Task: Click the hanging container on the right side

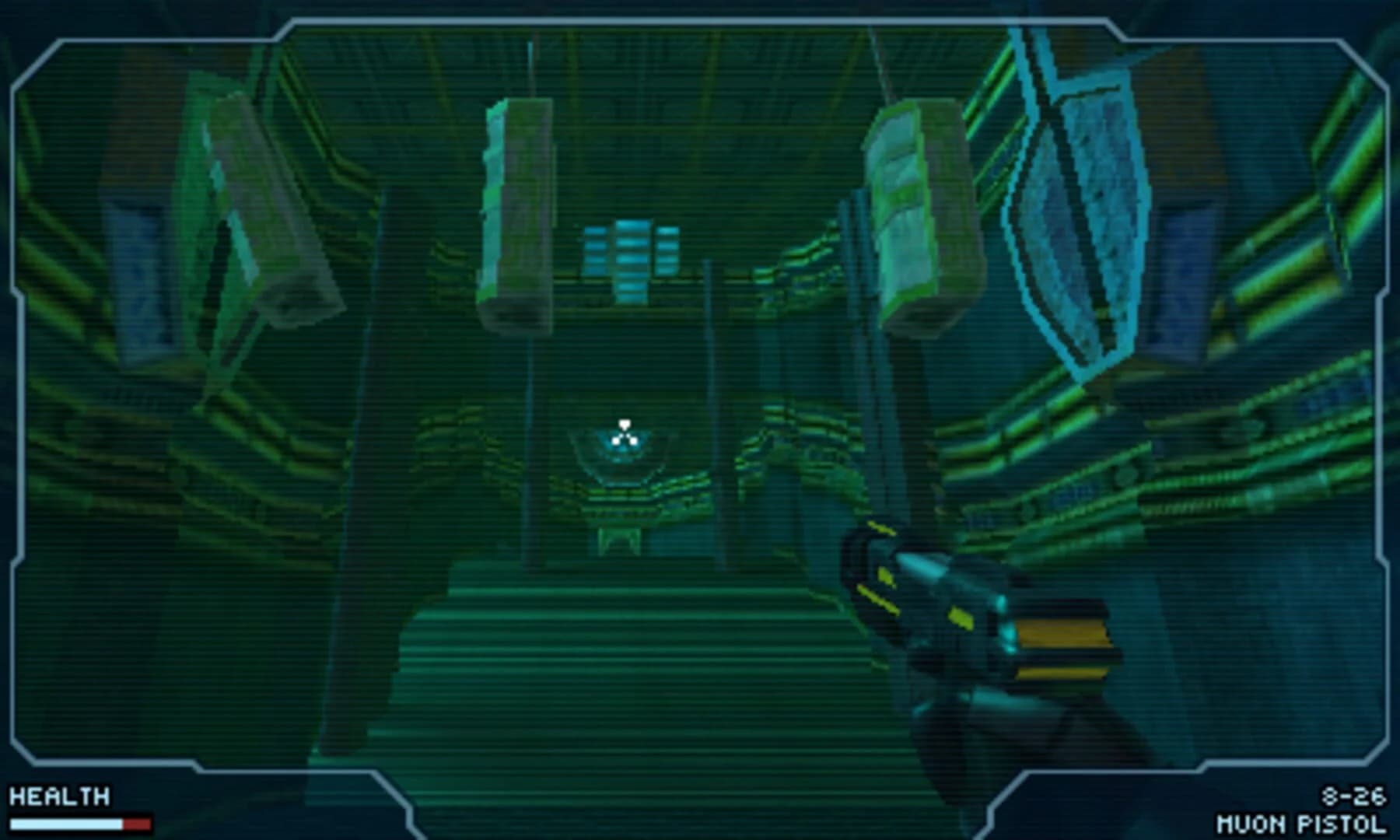Action: [914, 210]
